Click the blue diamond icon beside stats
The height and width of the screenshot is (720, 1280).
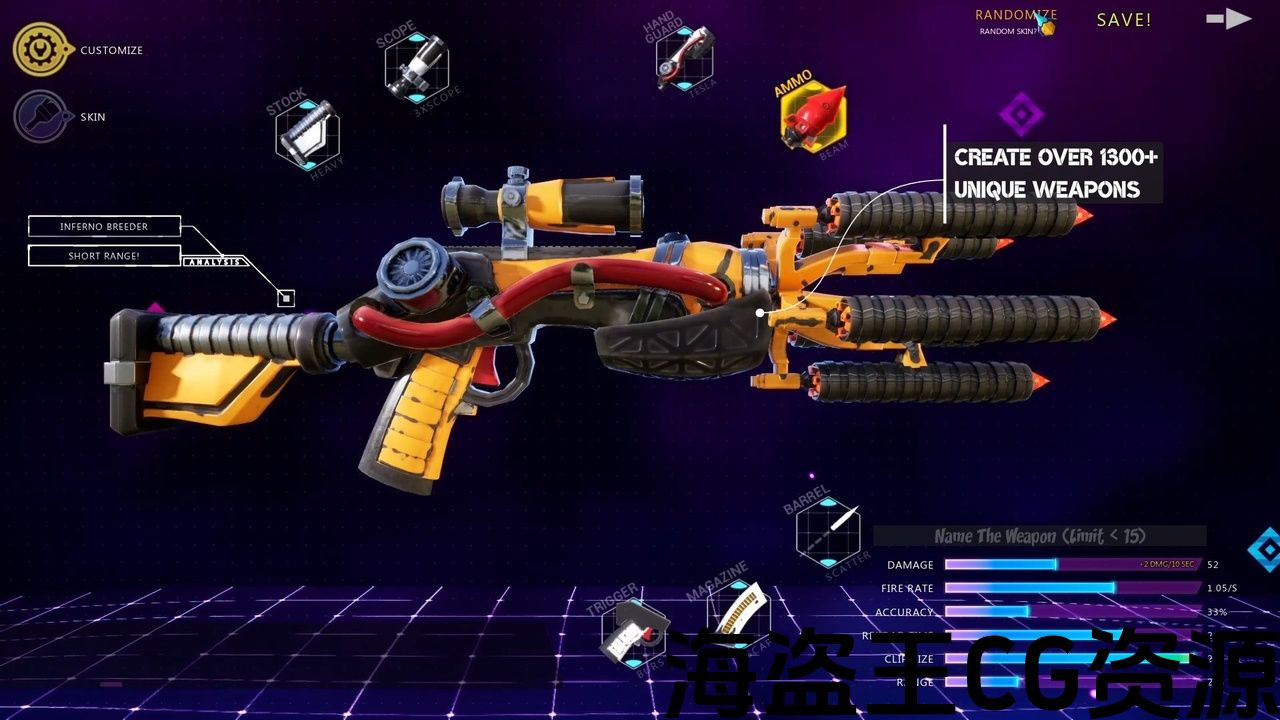pos(1266,549)
